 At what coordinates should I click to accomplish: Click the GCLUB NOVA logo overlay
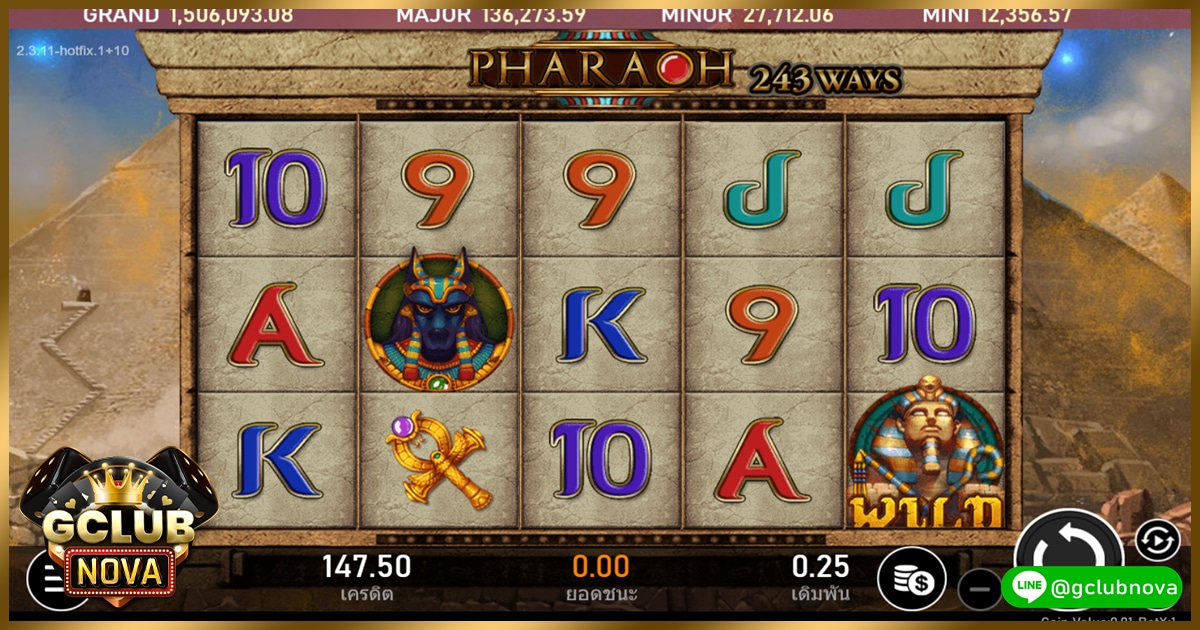click(117, 530)
